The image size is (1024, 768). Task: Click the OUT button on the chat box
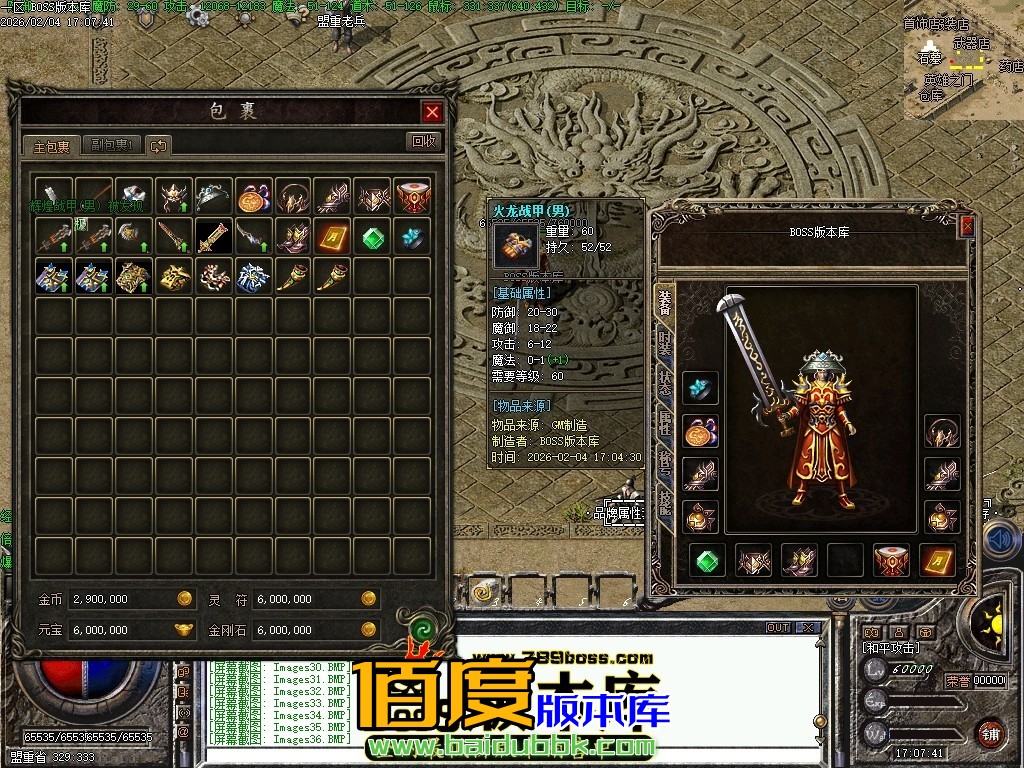click(x=778, y=628)
